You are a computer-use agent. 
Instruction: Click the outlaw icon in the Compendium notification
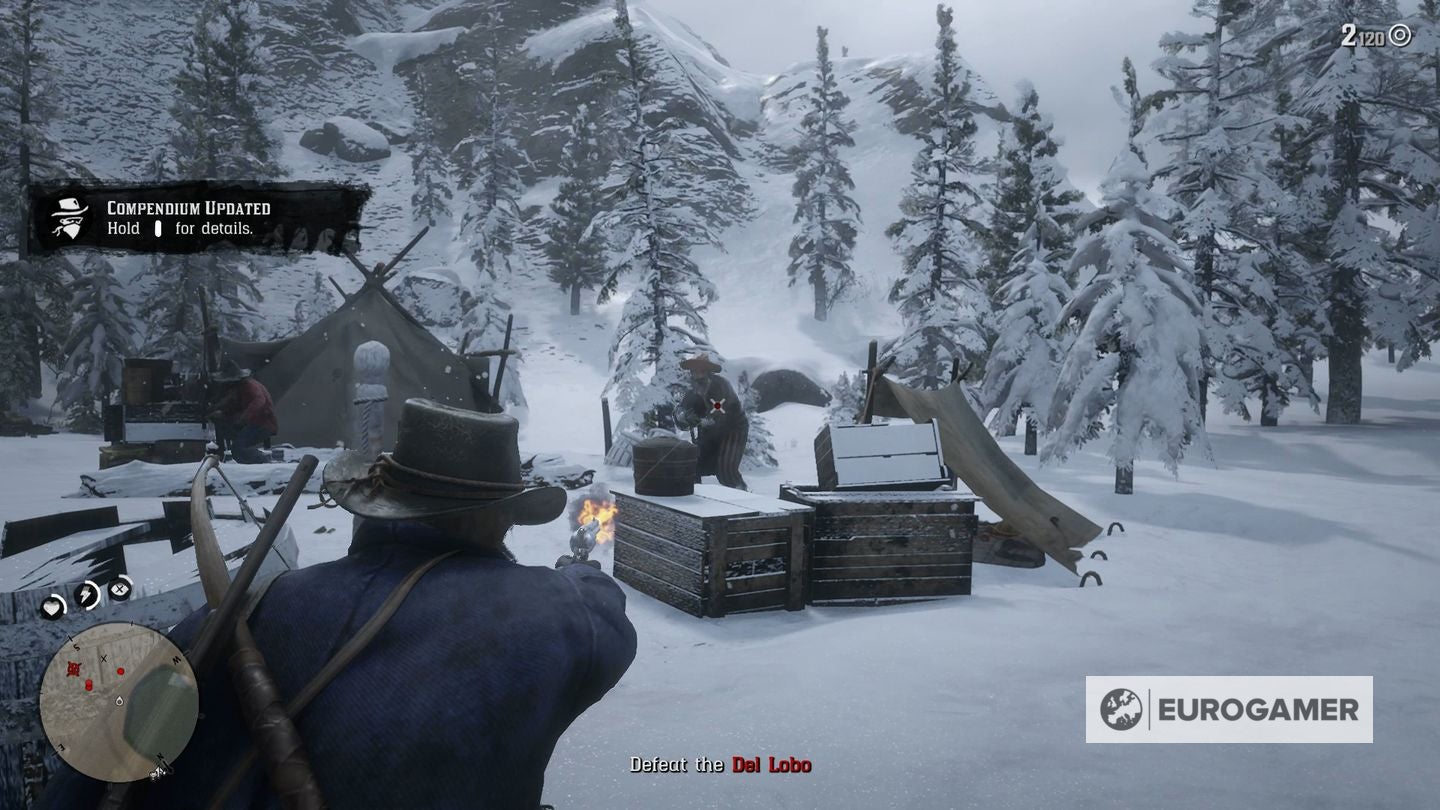71,218
